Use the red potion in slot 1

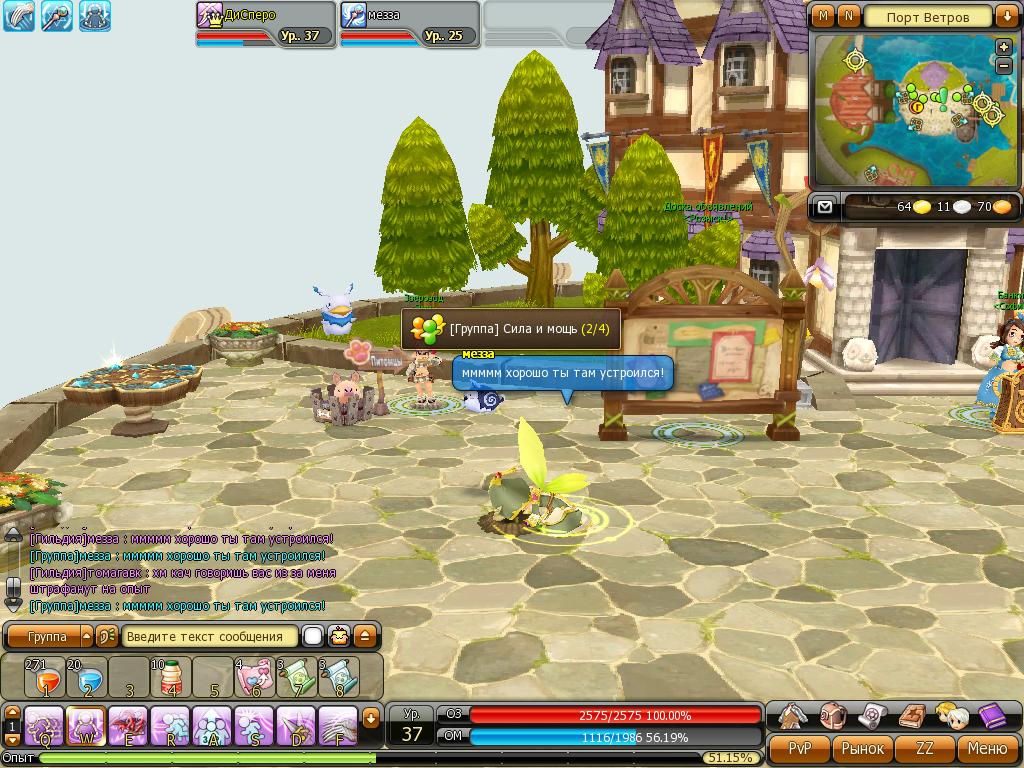45,679
